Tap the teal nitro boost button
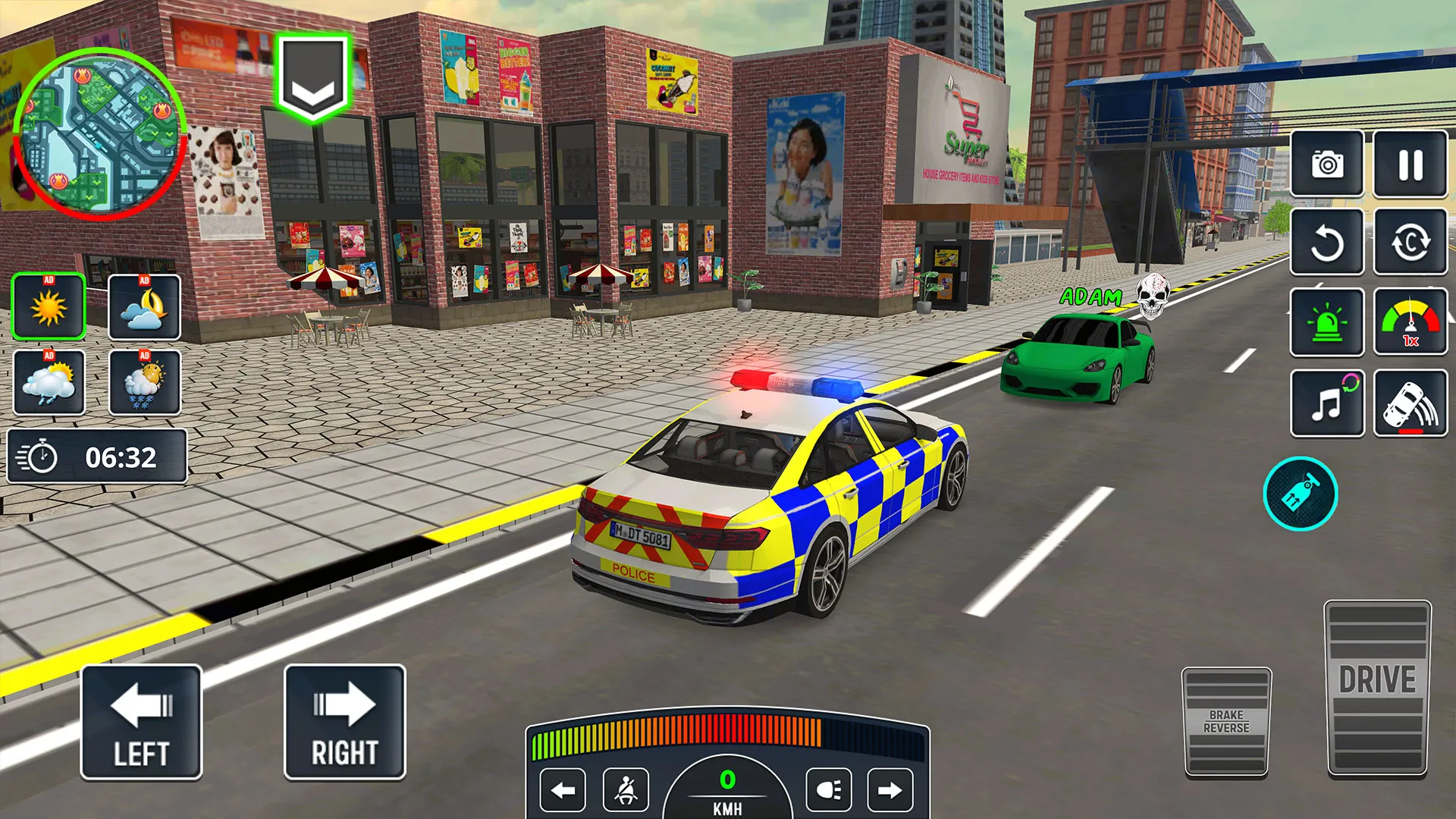The height and width of the screenshot is (819, 1456). 1301,494
